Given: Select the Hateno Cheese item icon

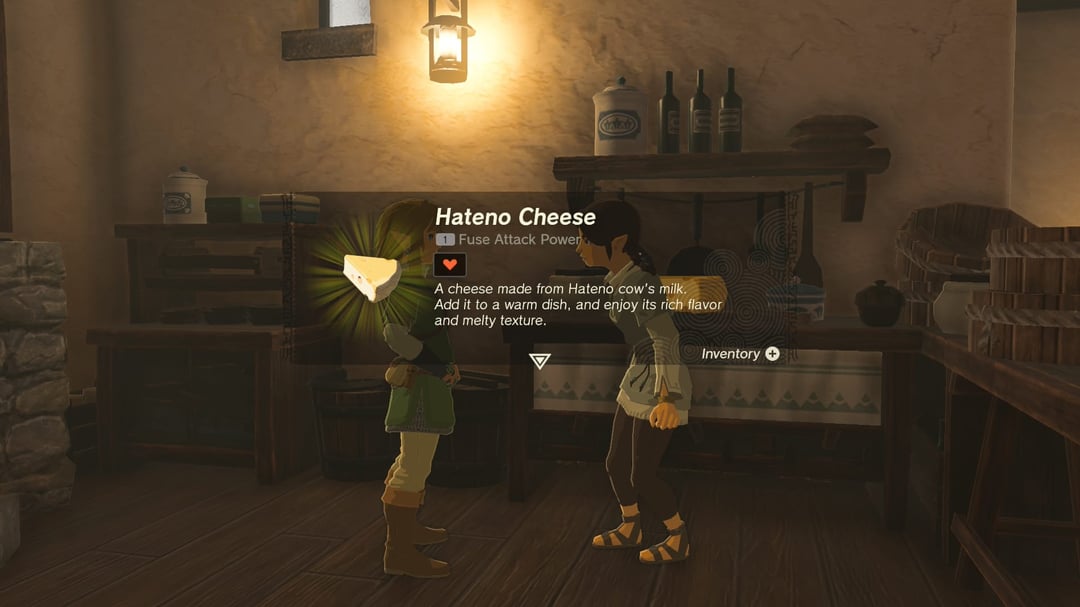Looking at the screenshot, I should click(x=373, y=277).
